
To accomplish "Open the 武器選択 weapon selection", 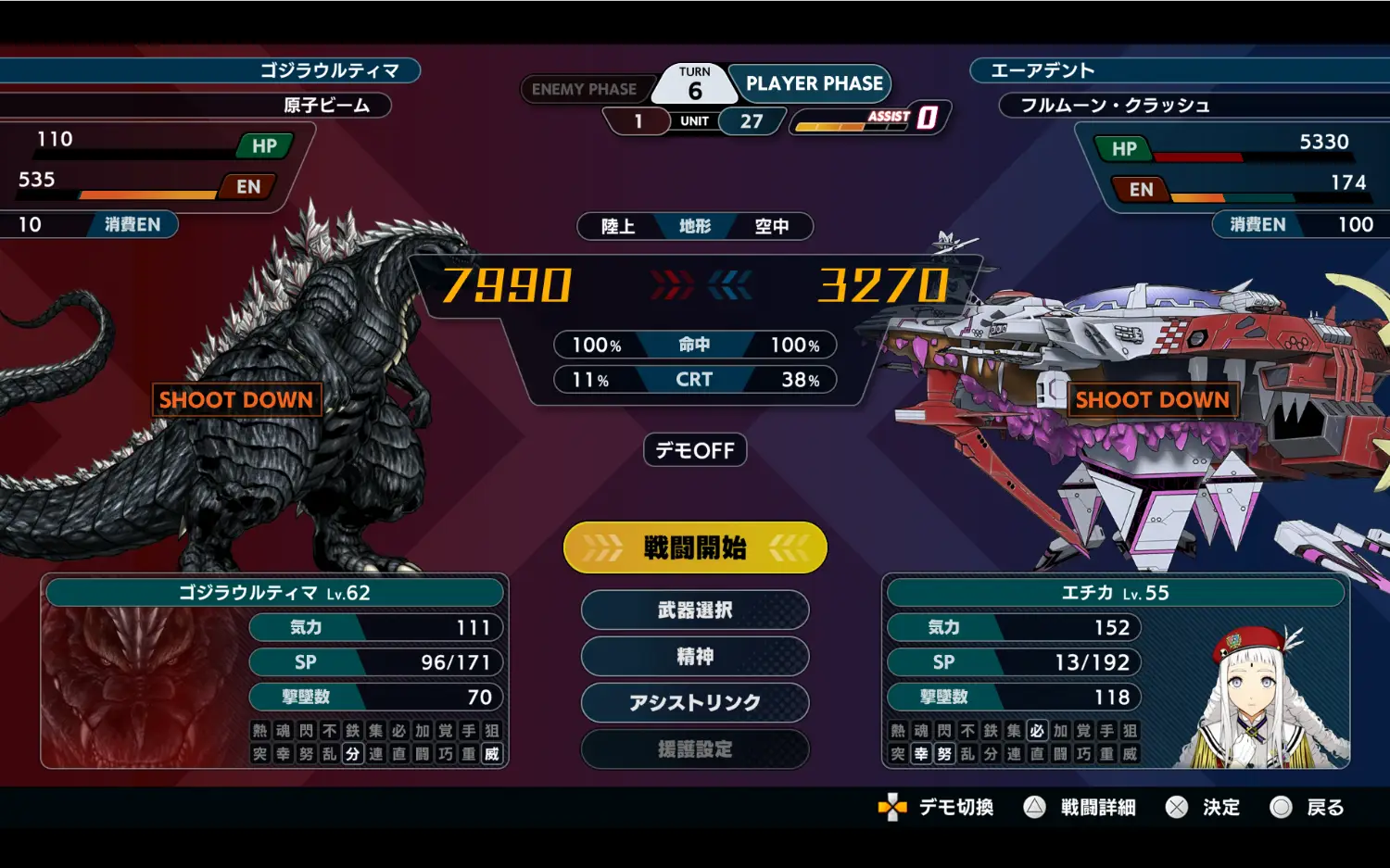I will [x=695, y=610].
